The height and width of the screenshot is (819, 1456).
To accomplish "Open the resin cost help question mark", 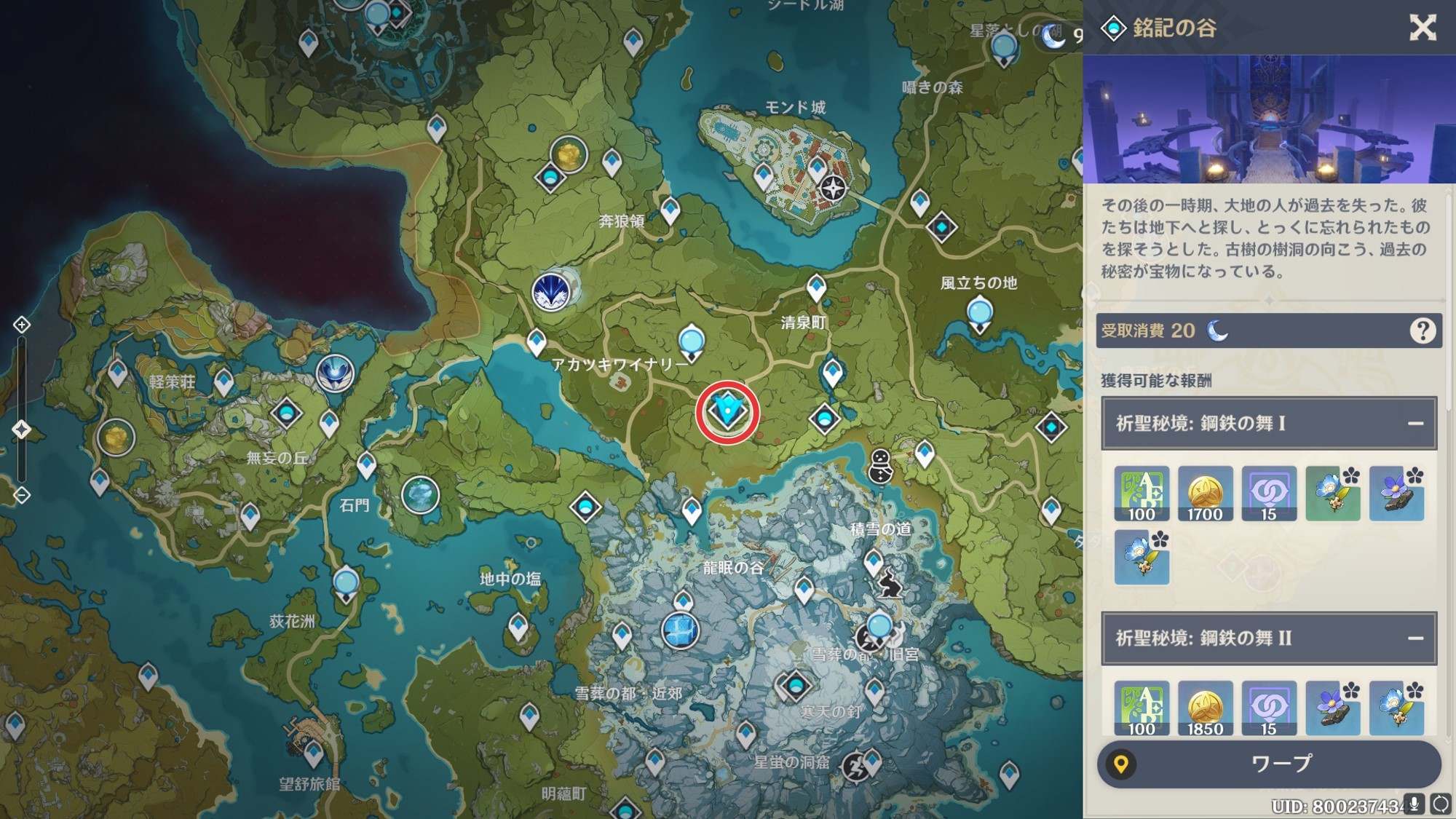I will pyautogui.click(x=1422, y=331).
